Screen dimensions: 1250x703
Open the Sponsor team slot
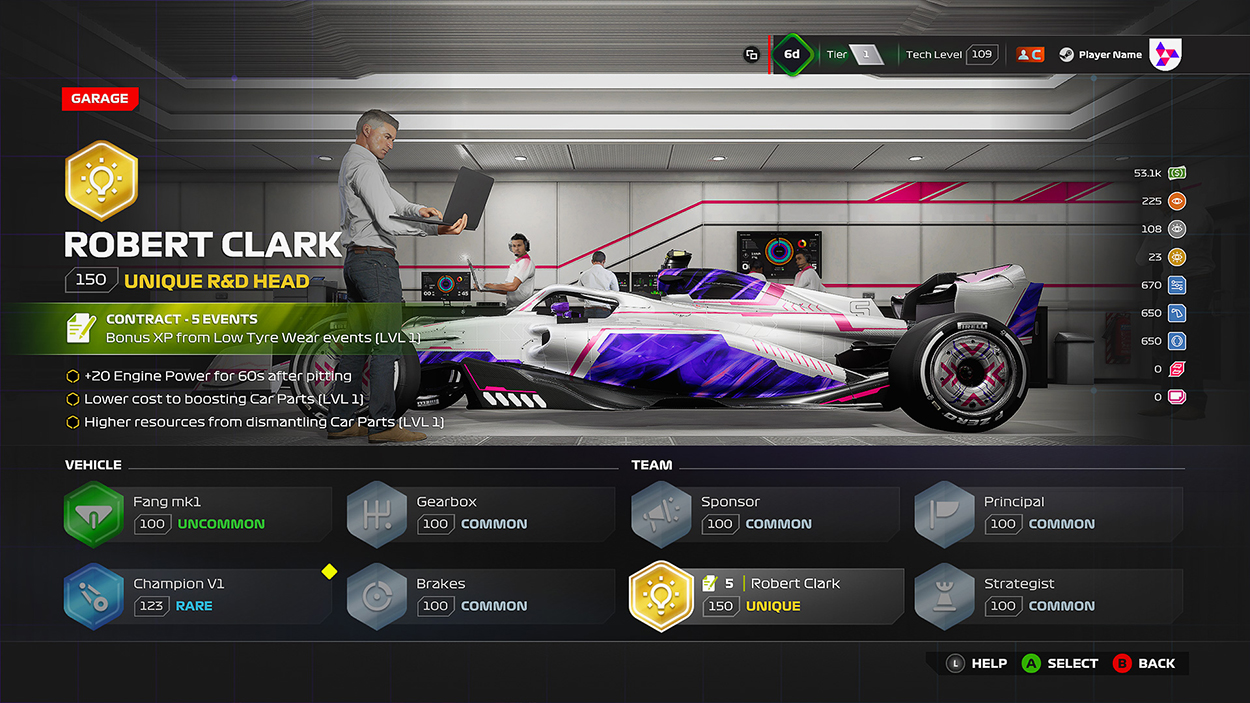(764, 514)
